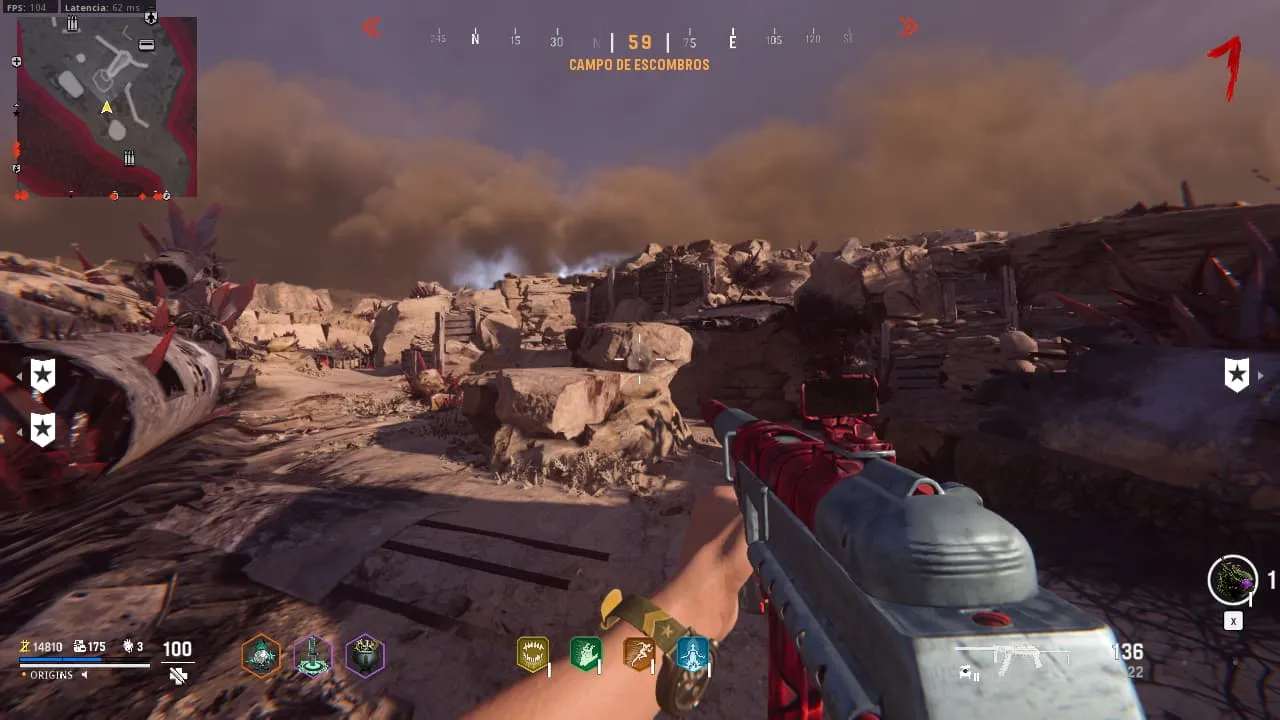Select the ammo crate marker at minimap bottom

(x=129, y=158)
